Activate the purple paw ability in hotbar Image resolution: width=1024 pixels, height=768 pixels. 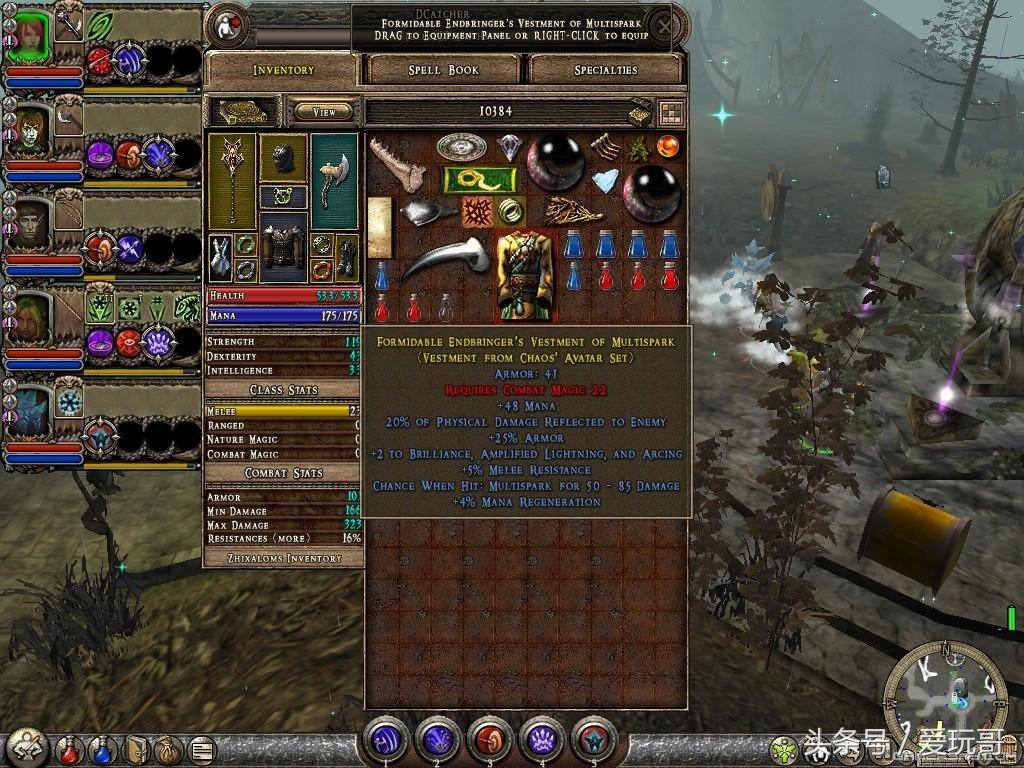click(541, 740)
